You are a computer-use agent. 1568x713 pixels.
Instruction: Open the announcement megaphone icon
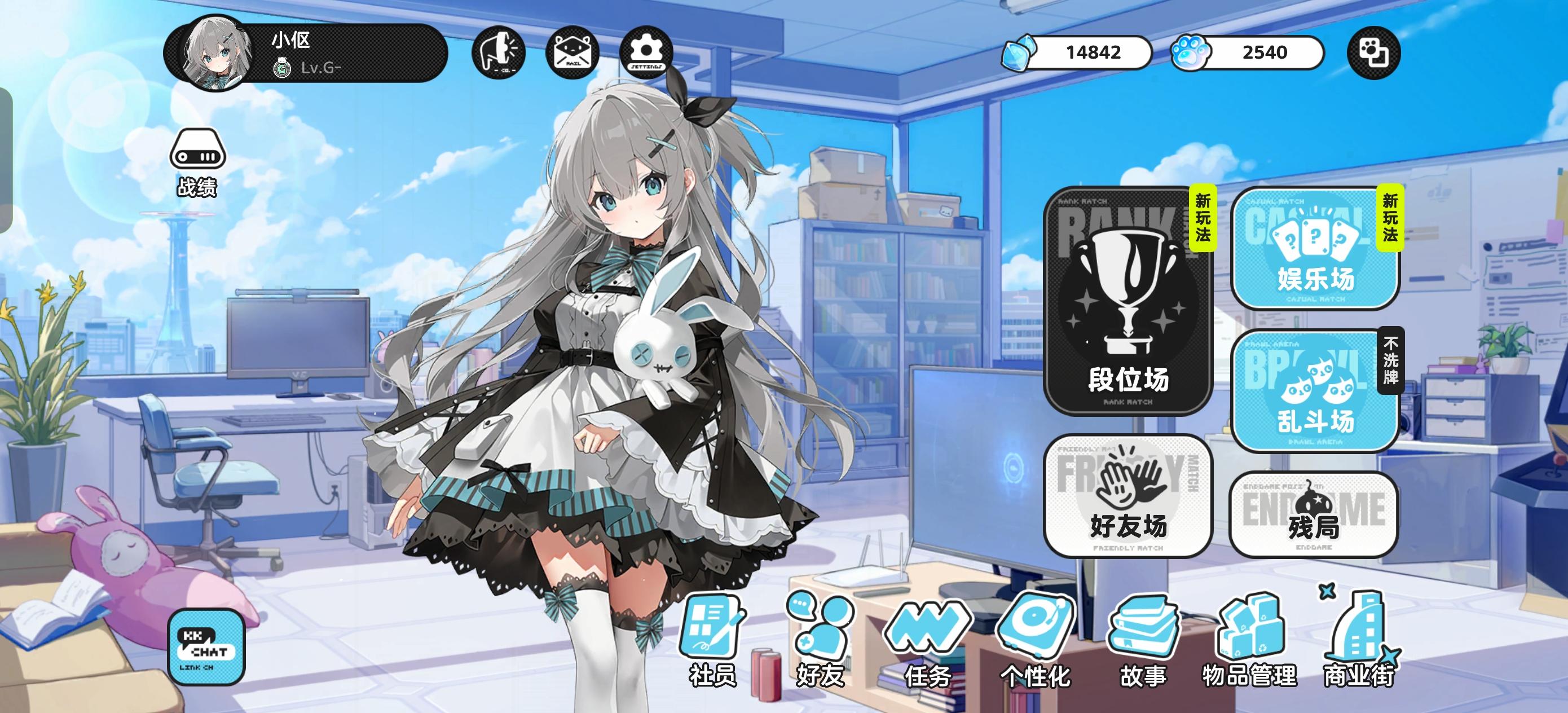(x=499, y=52)
